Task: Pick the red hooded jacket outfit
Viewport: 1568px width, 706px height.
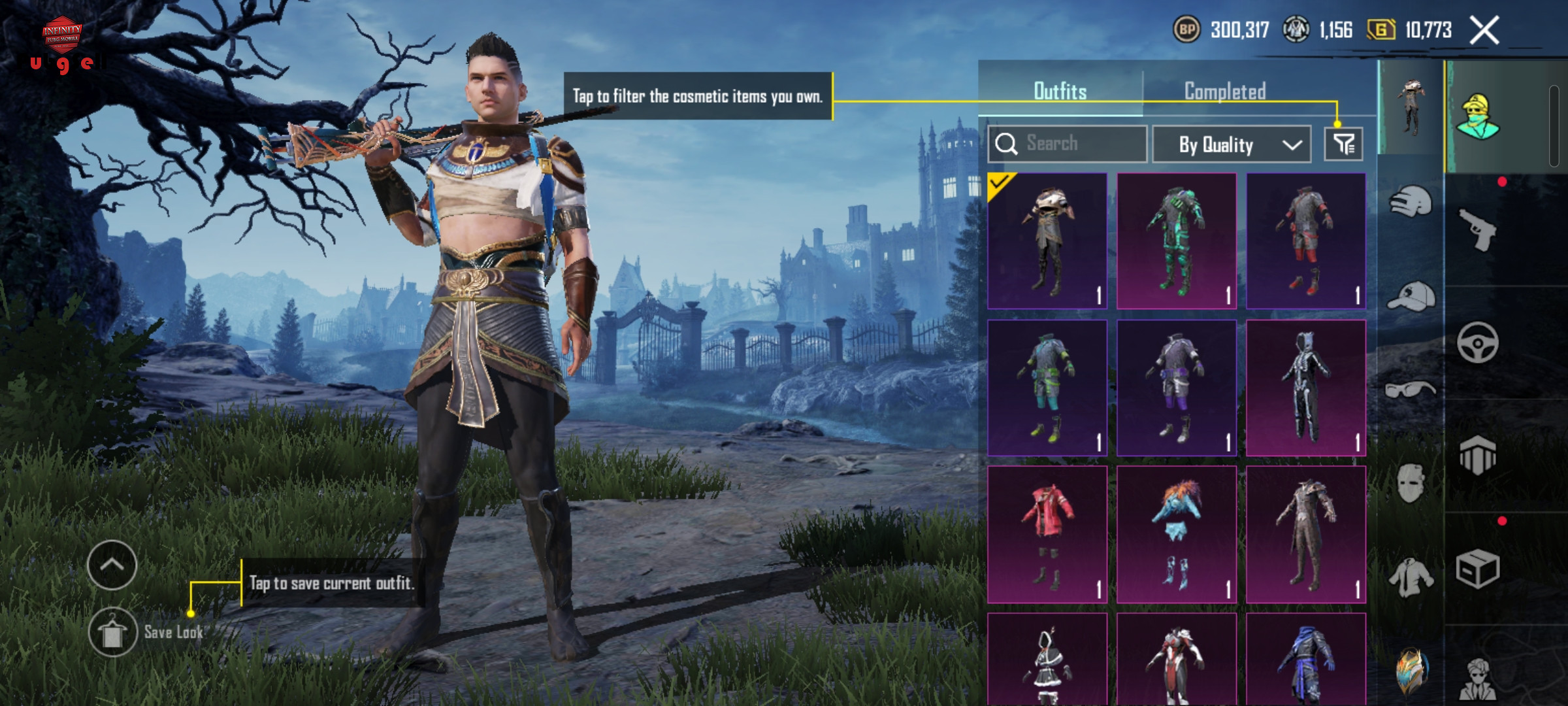Action: coord(1047,534)
